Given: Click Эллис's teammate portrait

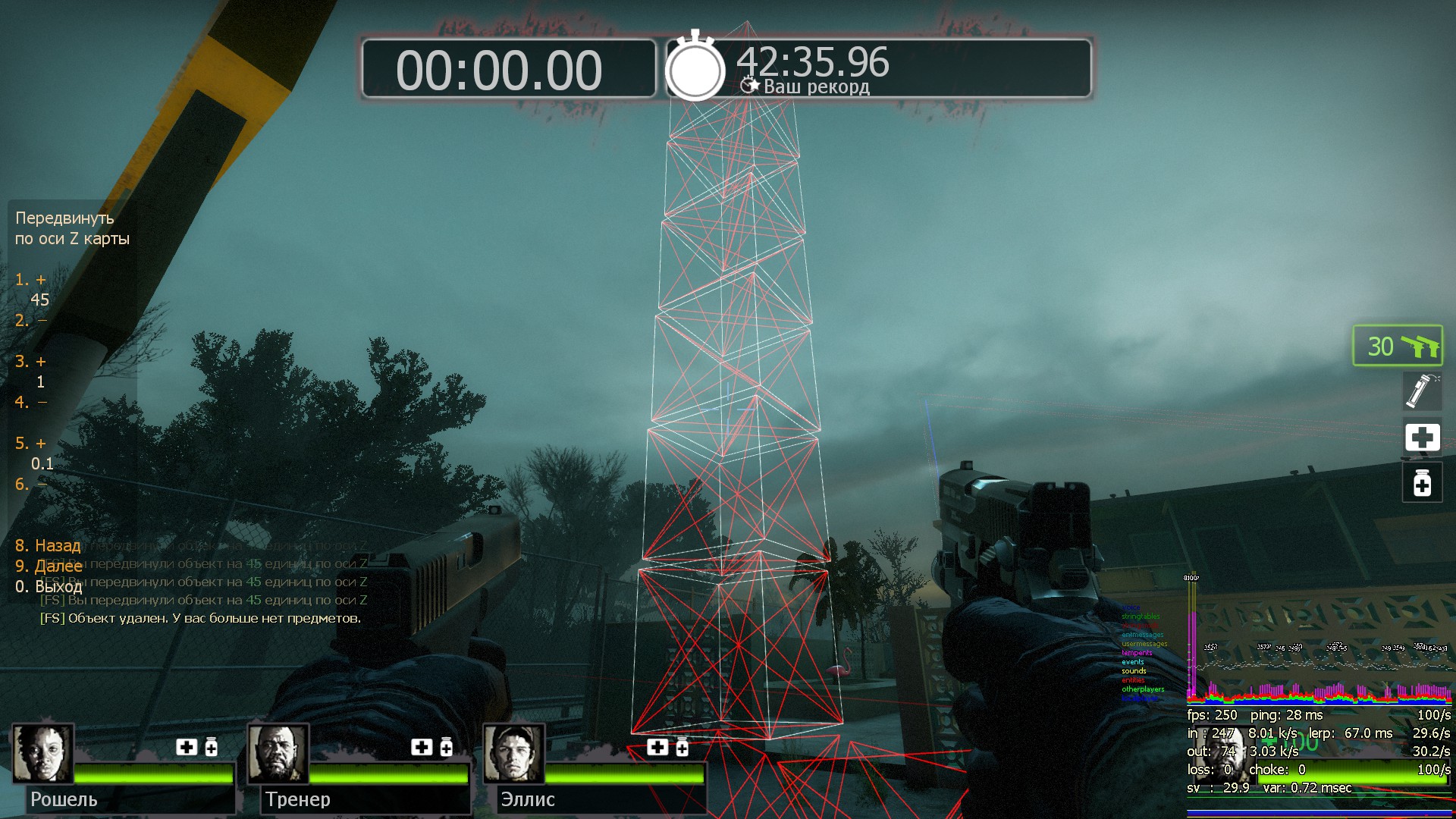Looking at the screenshot, I should pos(514,753).
